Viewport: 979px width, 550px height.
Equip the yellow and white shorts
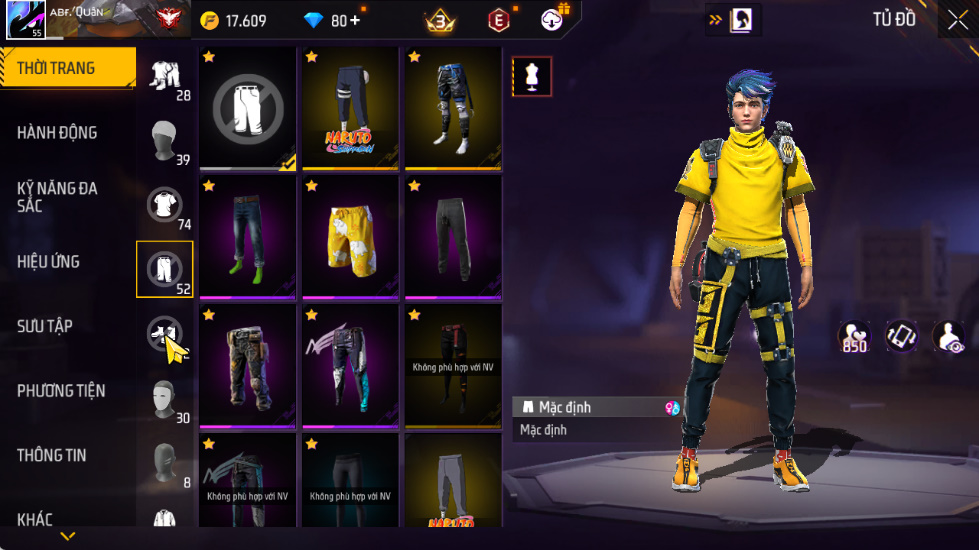[x=351, y=236]
